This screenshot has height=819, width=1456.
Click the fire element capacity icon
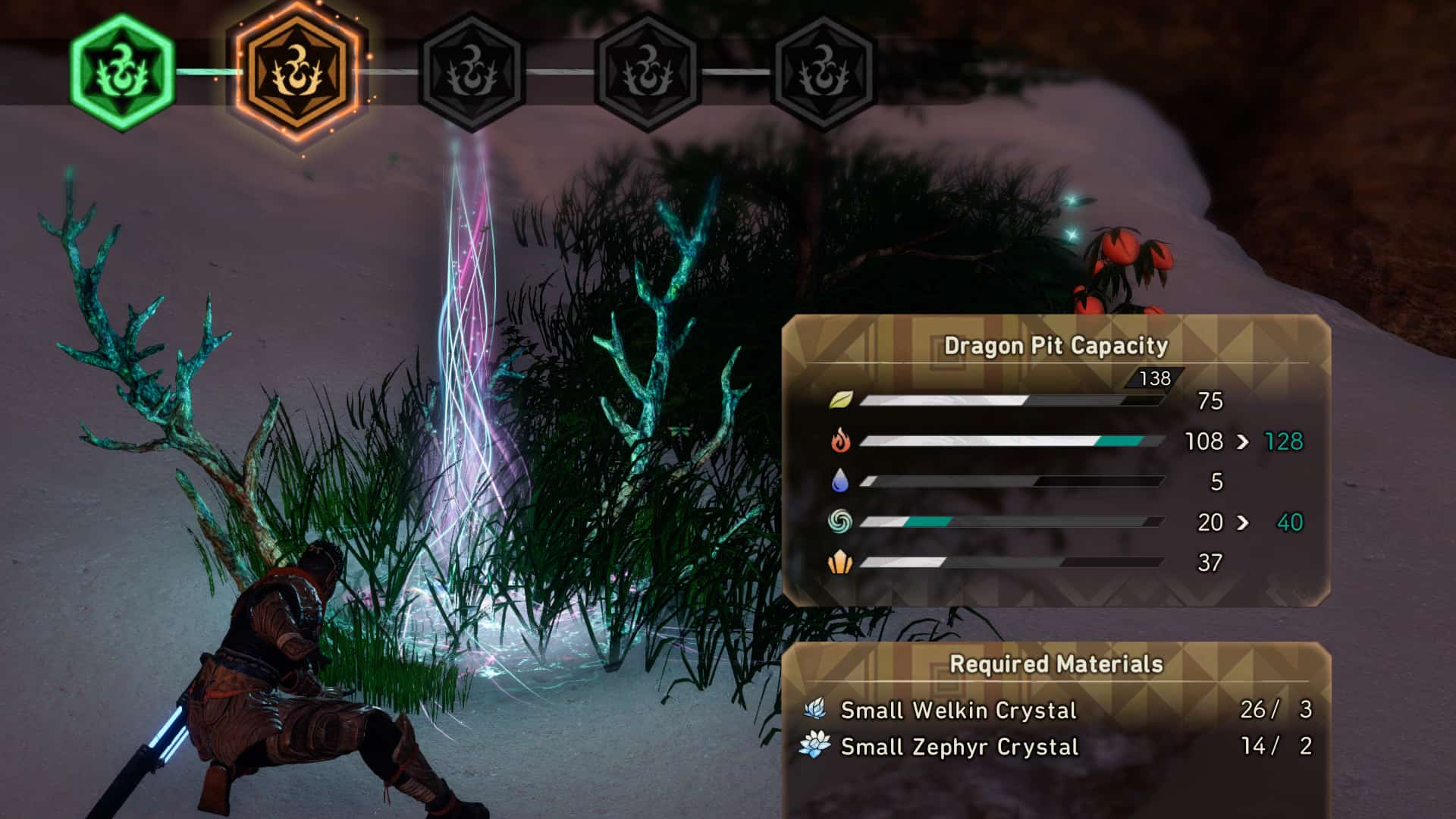[x=840, y=441]
